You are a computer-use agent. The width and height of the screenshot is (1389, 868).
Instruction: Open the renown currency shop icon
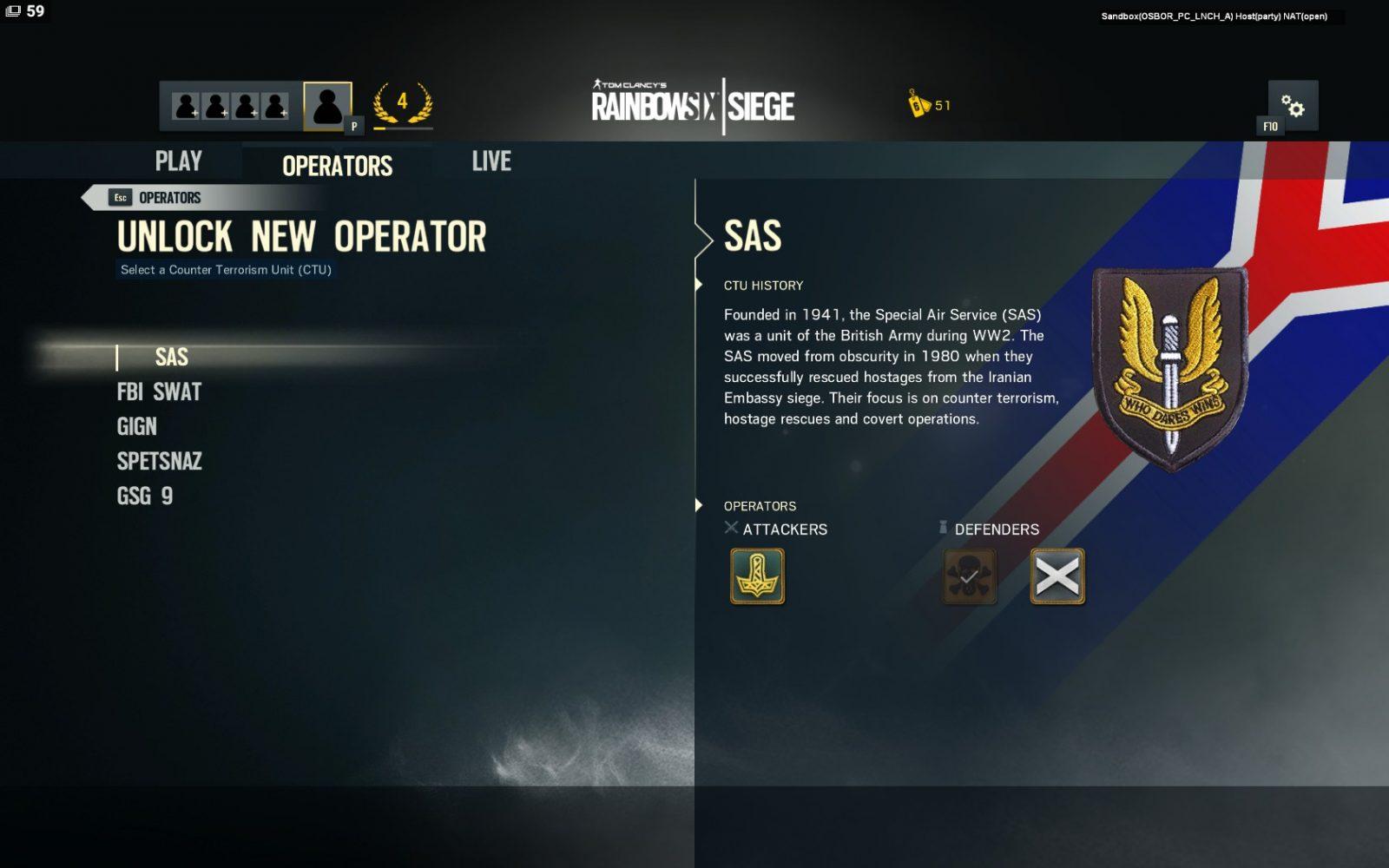(920, 104)
